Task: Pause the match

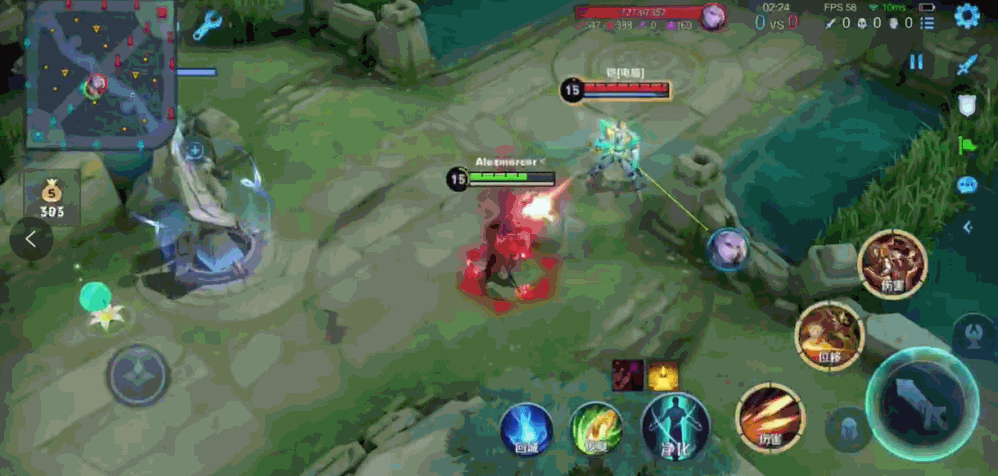Action: tap(916, 63)
